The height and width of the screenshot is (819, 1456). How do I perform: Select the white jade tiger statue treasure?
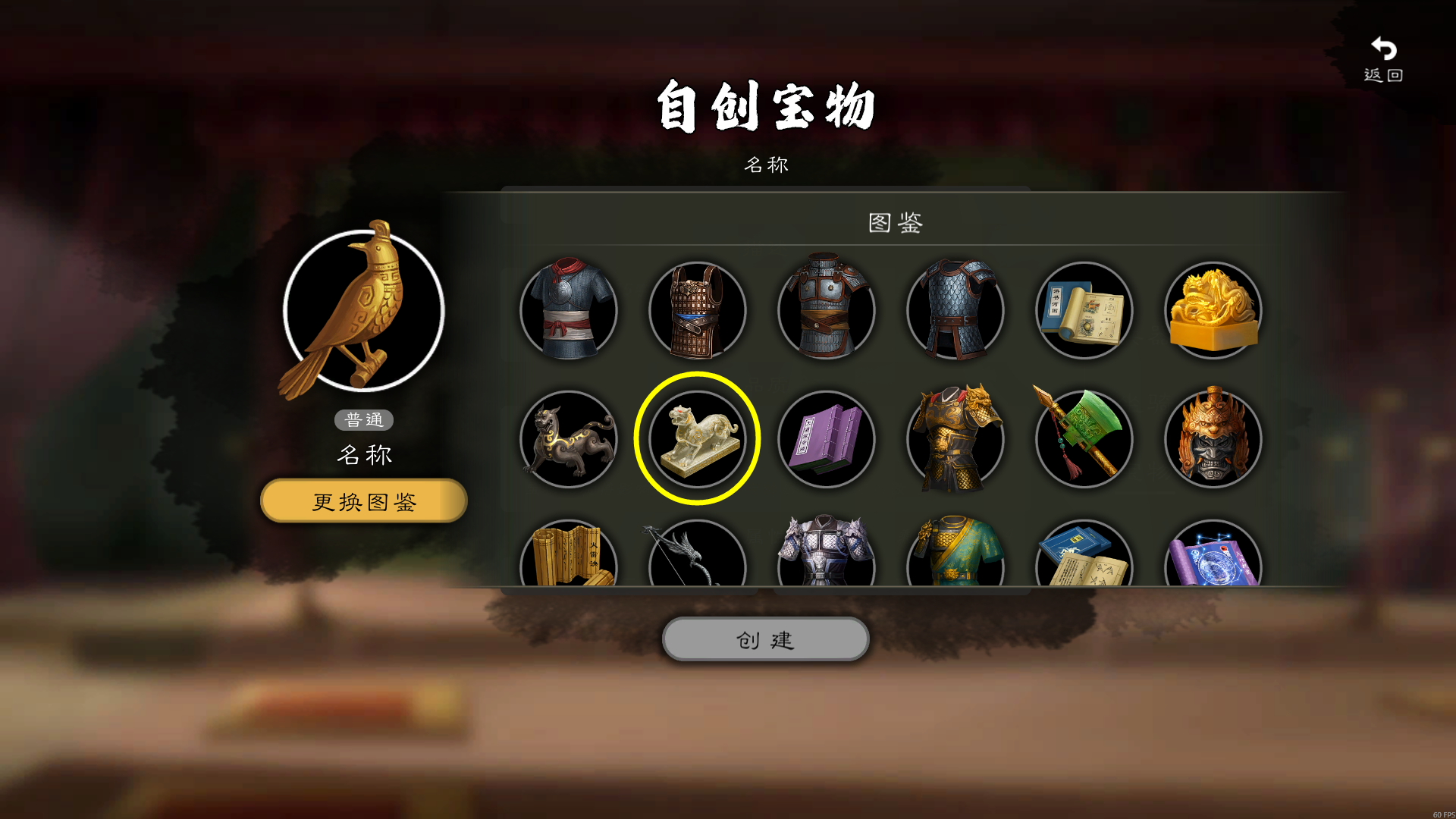[696, 438]
